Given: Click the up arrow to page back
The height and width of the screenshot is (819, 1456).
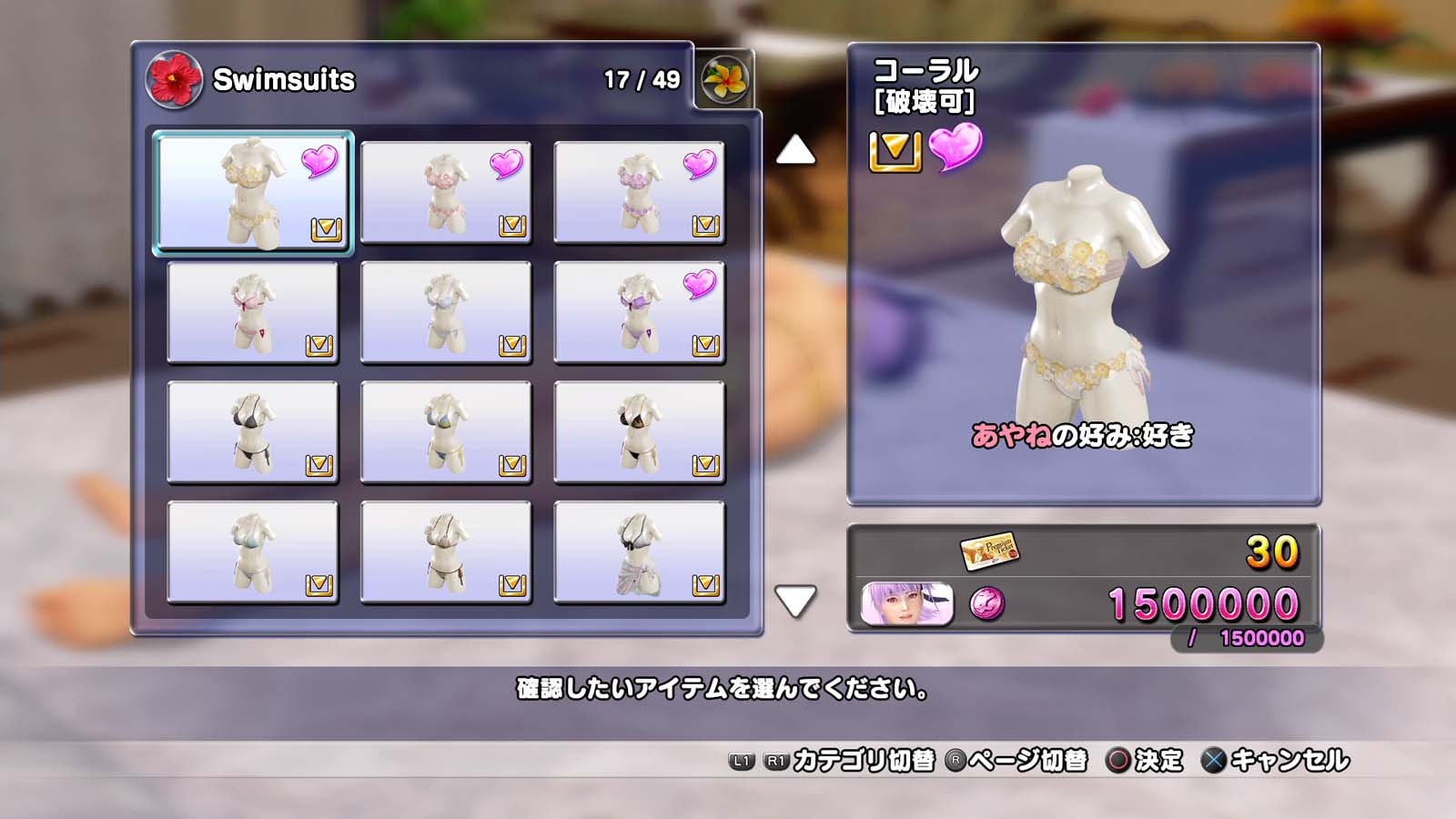Looking at the screenshot, I should click(x=795, y=150).
